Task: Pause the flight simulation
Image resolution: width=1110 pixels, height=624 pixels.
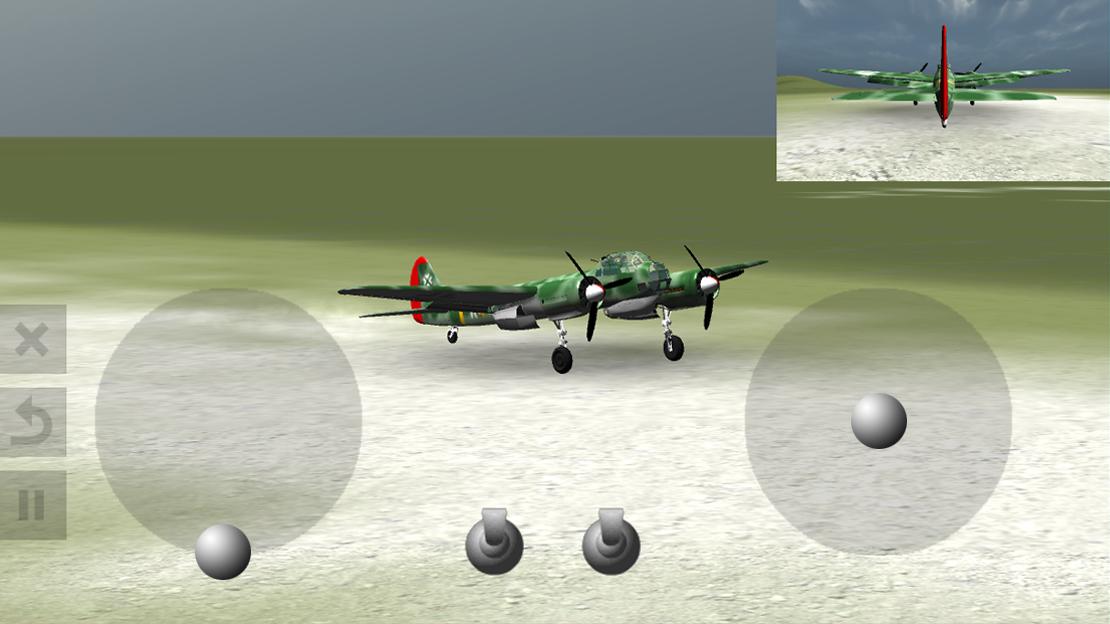Action: coord(32,505)
